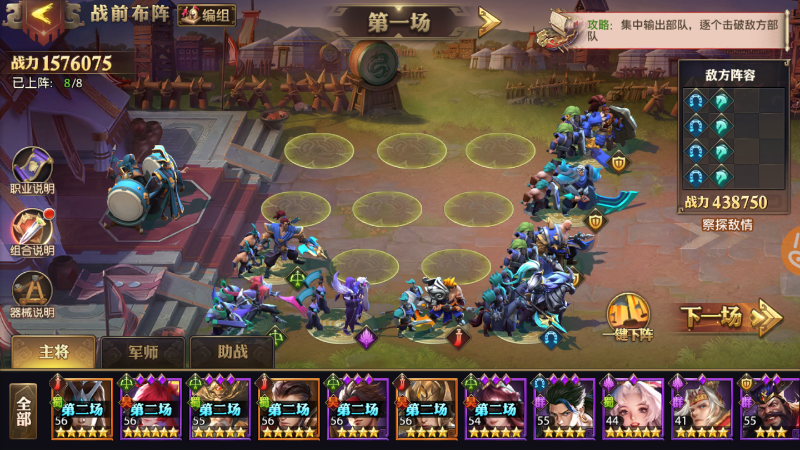Switch to the 主将 tab

[54, 352]
